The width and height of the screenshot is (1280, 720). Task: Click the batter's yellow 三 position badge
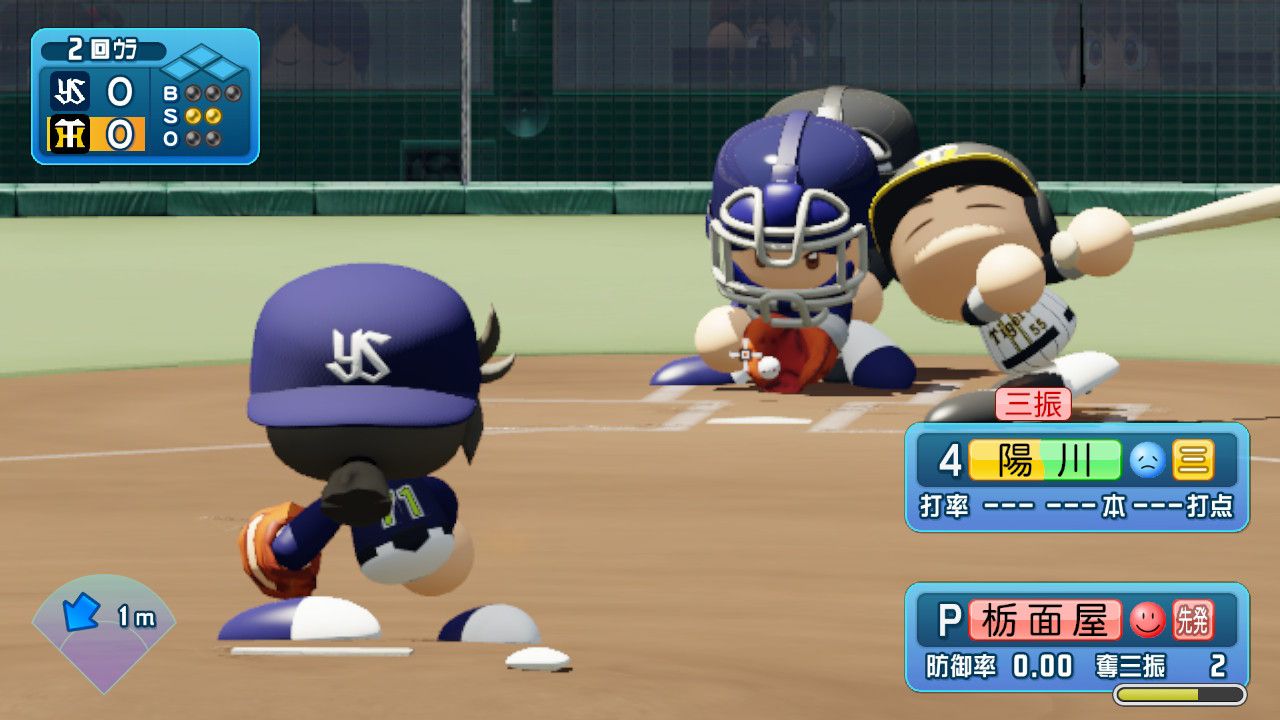pyautogui.click(x=1193, y=460)
